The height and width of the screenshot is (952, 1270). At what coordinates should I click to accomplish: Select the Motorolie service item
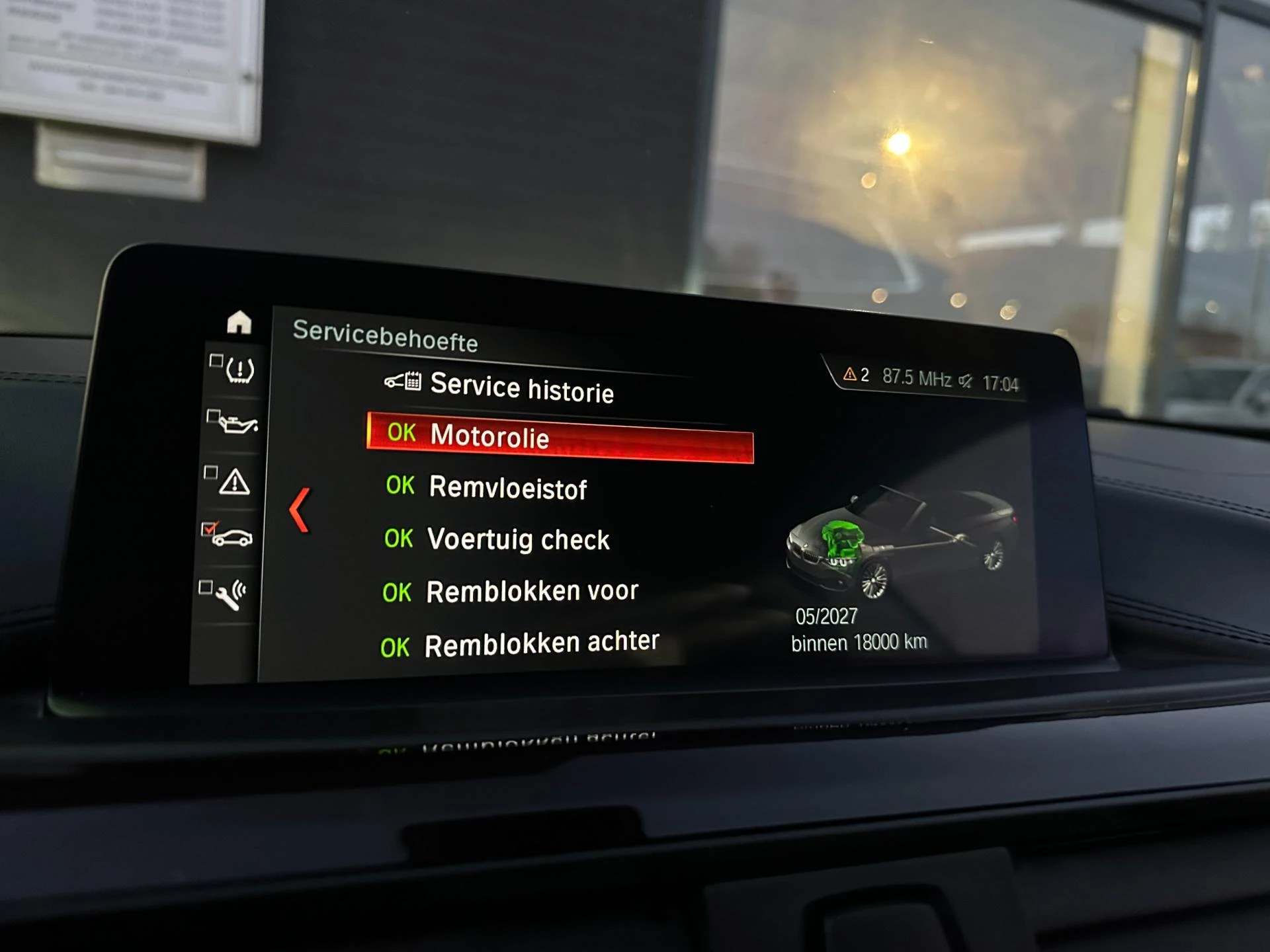[x=559, y=437]
